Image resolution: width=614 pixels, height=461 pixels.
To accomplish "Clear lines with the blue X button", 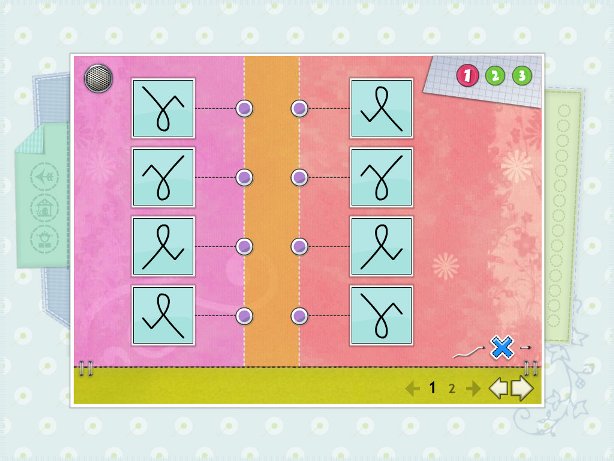I will click(x=502, y=347).
